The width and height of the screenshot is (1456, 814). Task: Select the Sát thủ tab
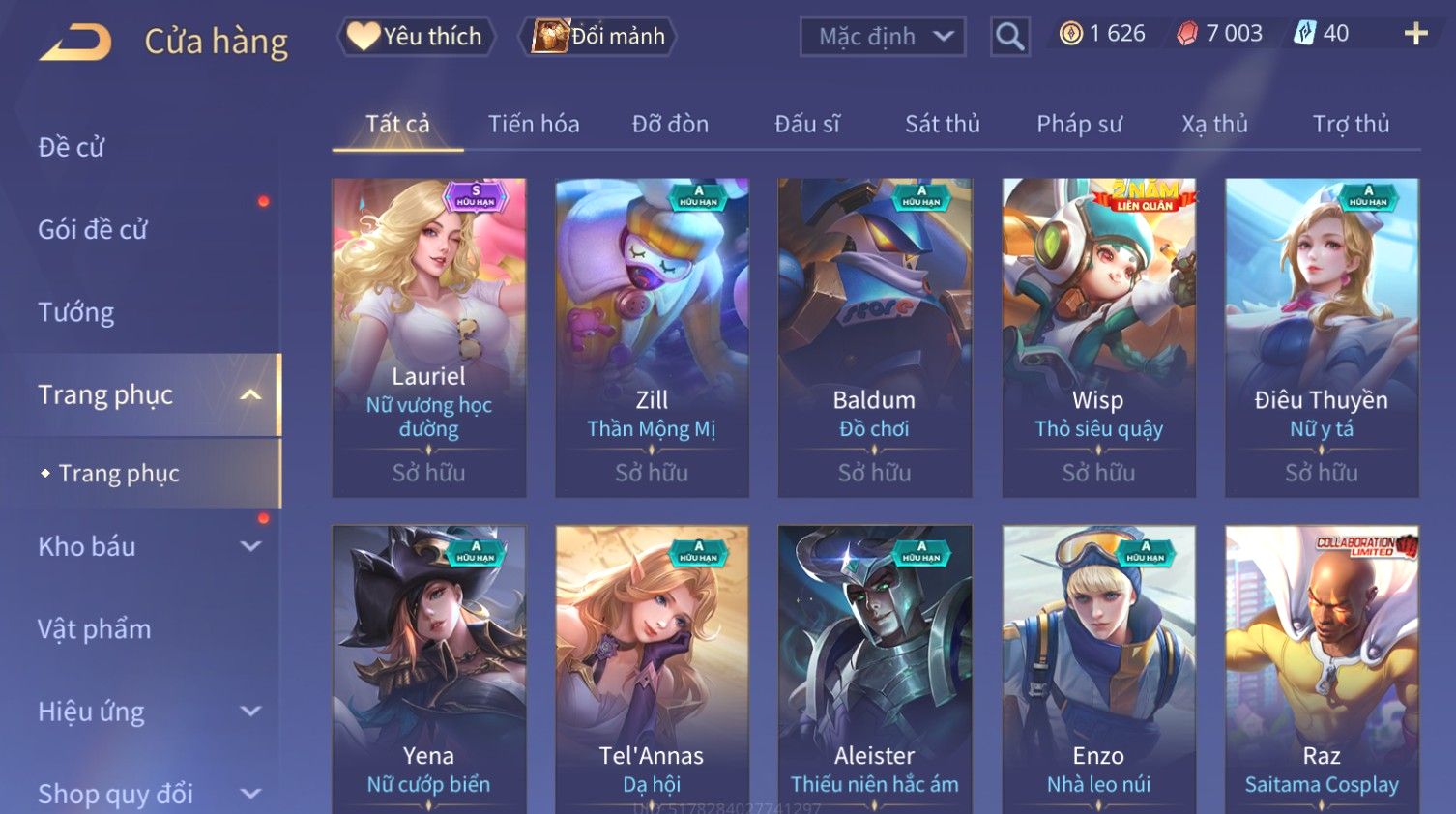point(942,125)
